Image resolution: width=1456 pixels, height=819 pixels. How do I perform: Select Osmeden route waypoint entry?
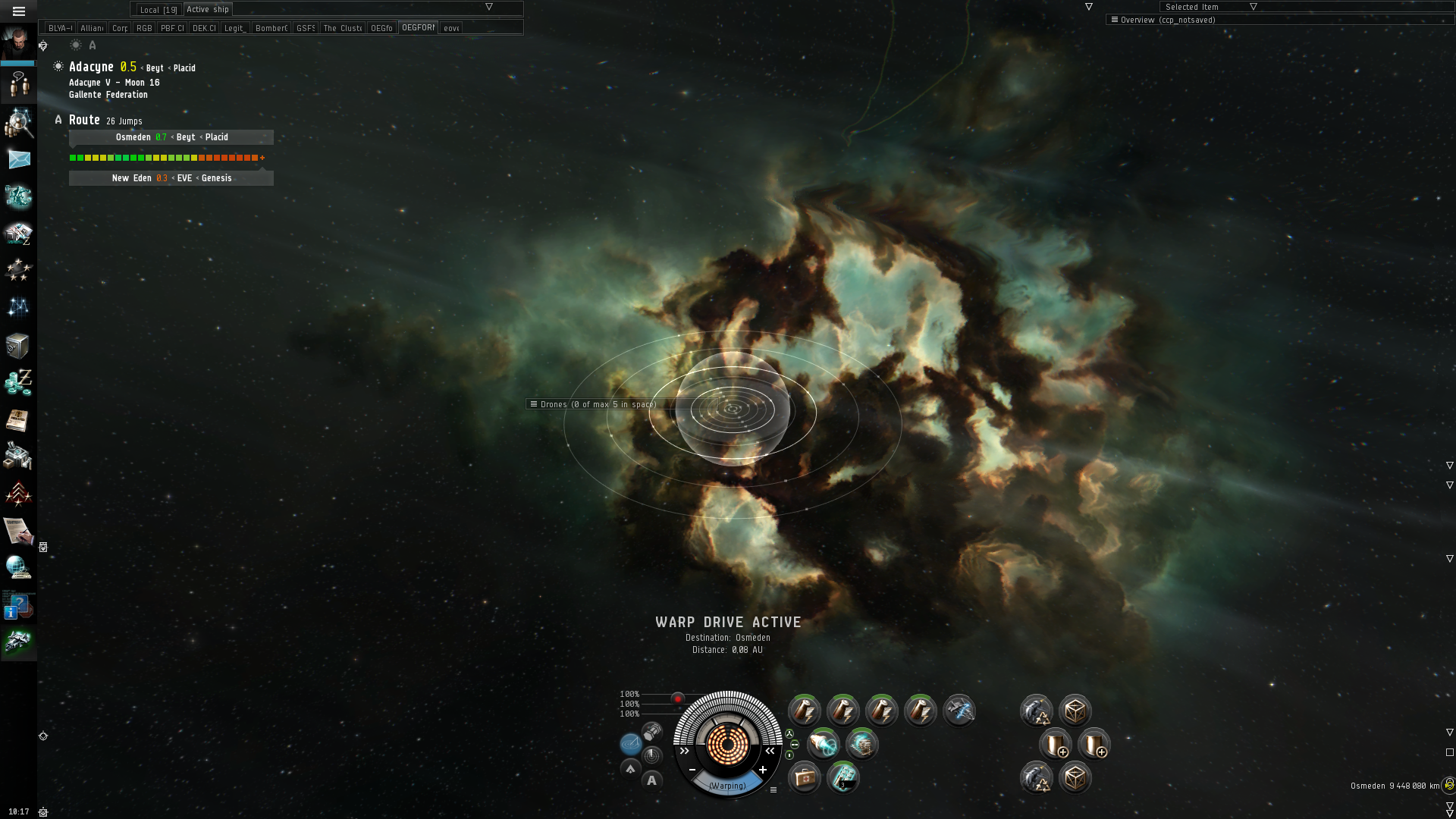171,137
